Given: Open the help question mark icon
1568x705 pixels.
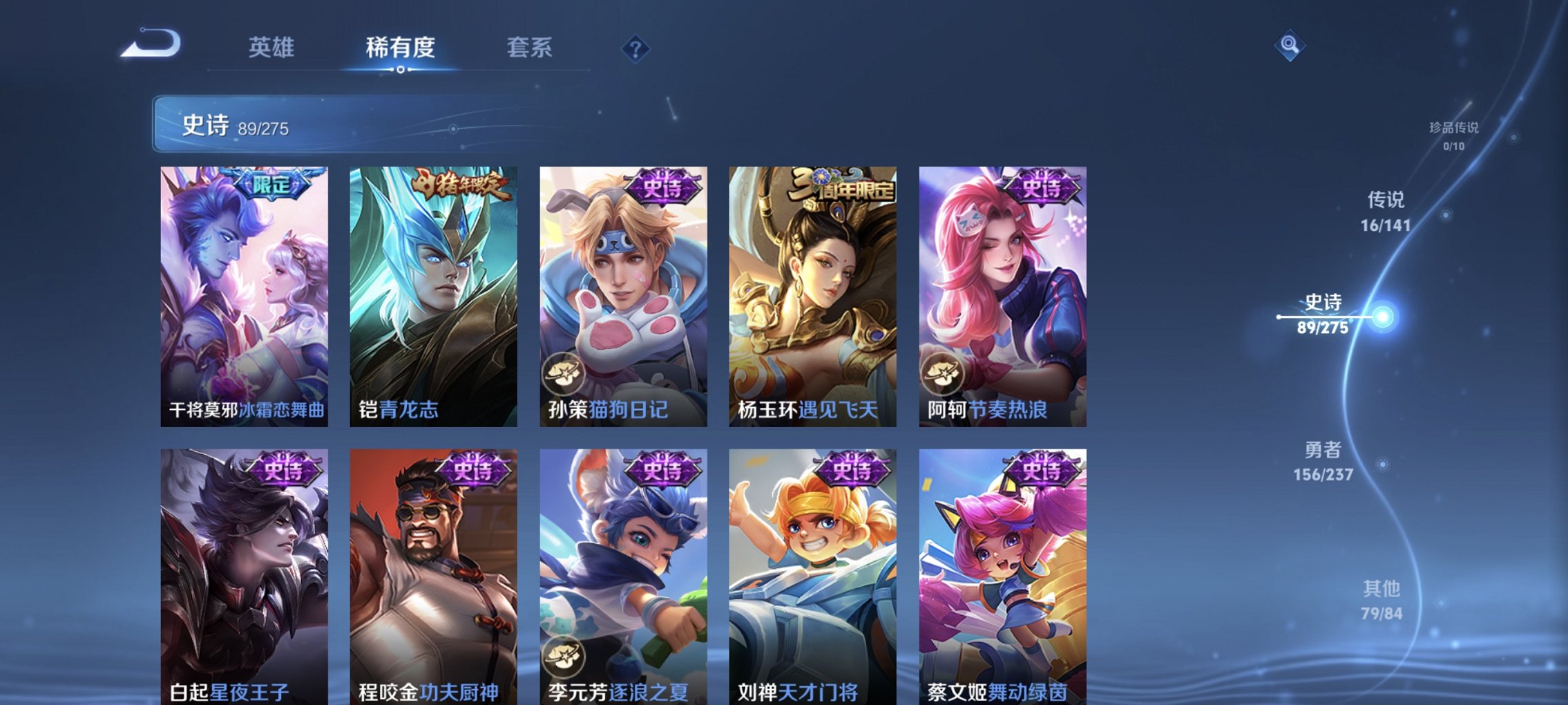Looking at the screenshot, I should point(637,48).
